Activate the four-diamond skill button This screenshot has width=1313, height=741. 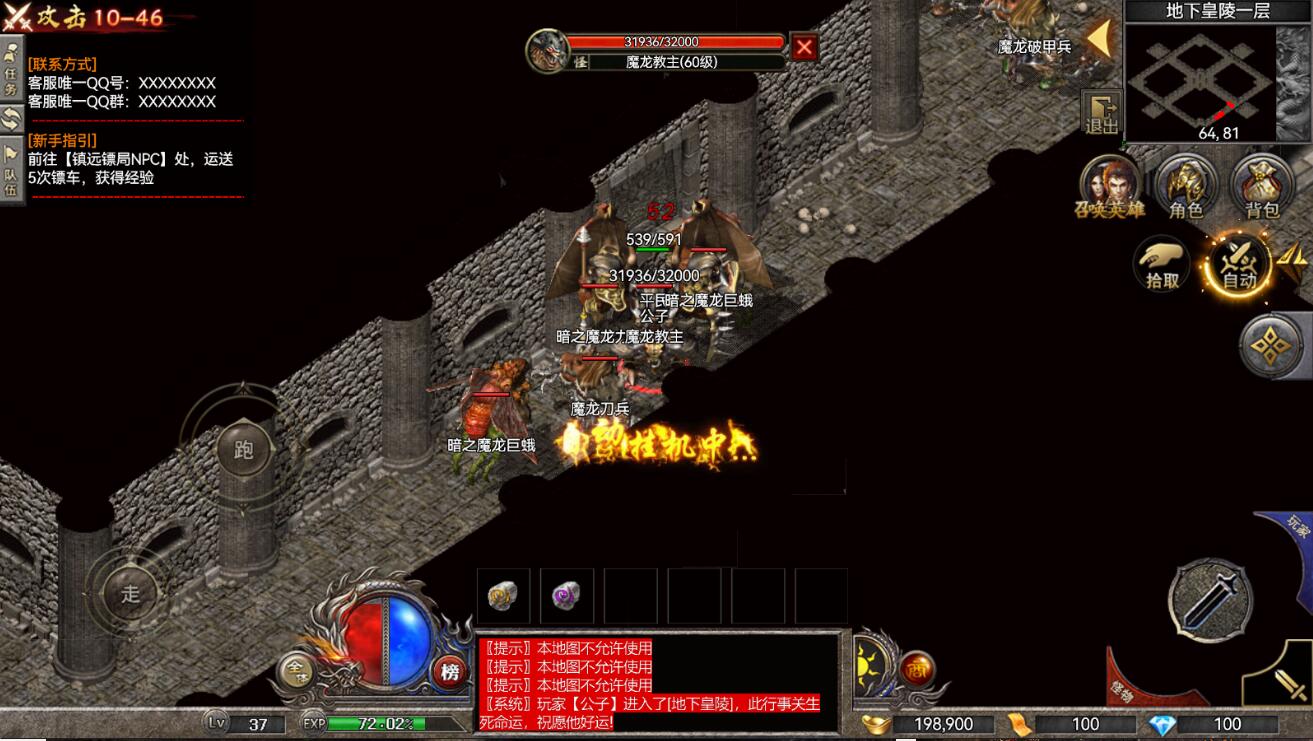pos(1271,346)
